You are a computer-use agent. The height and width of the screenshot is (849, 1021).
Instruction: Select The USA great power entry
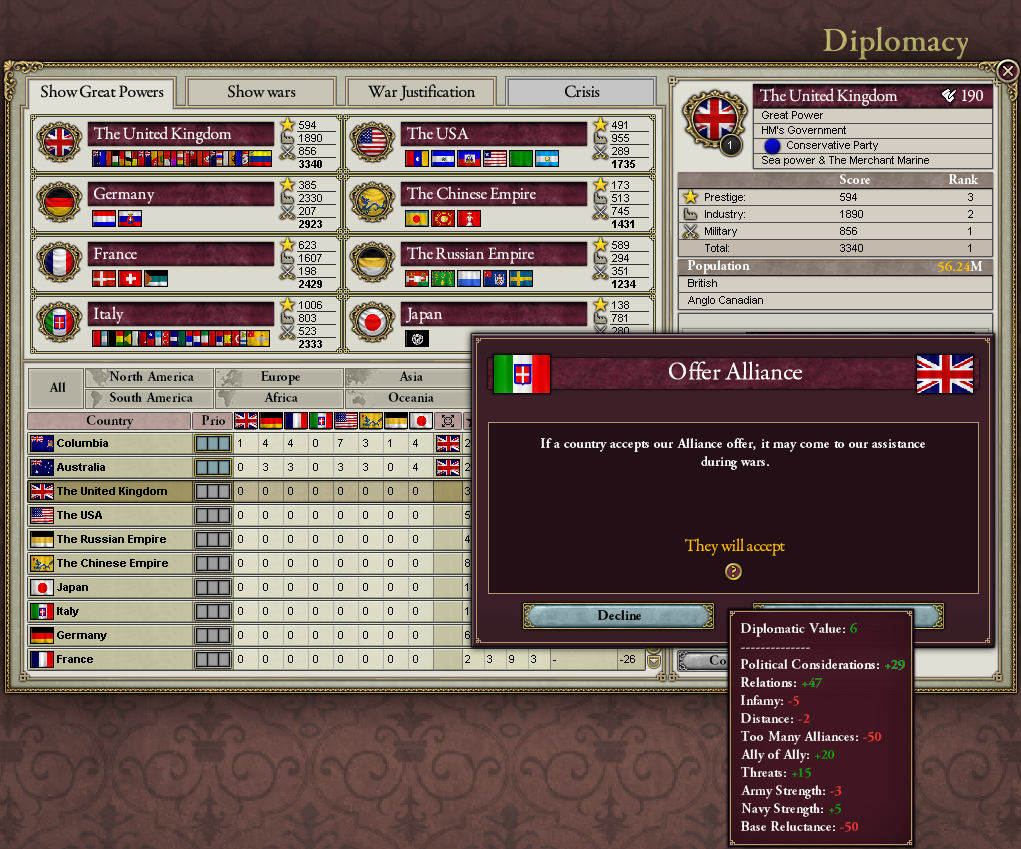[493, 134]
